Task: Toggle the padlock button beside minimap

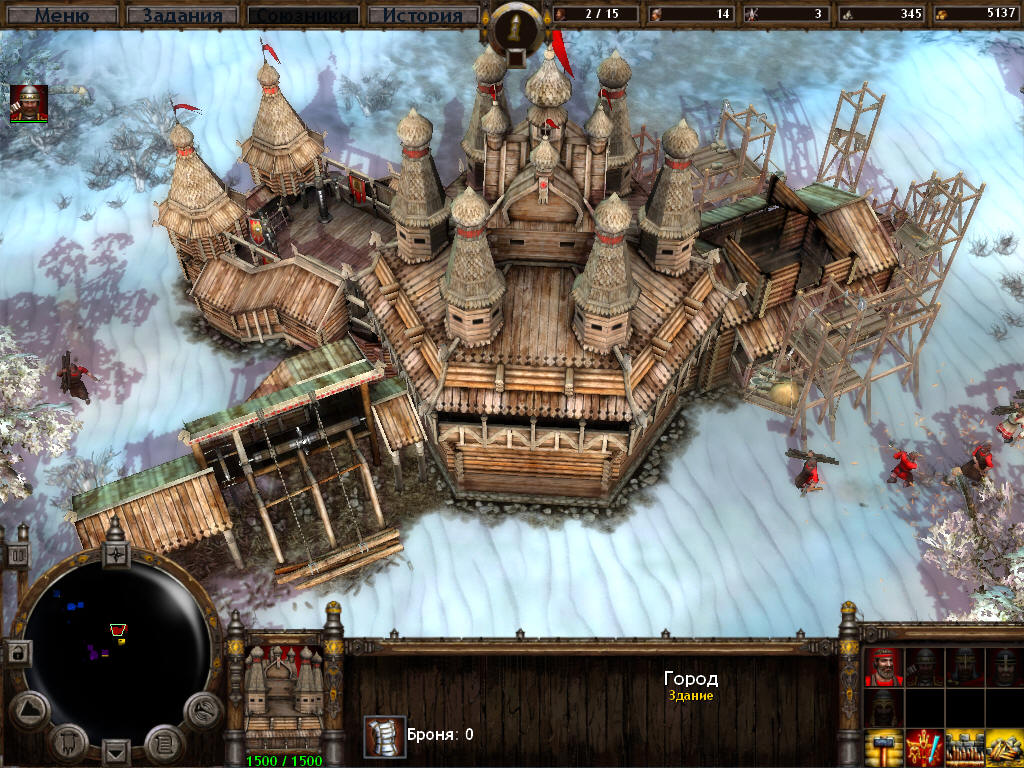Action: pyautogui.click(x=17, y=652)
